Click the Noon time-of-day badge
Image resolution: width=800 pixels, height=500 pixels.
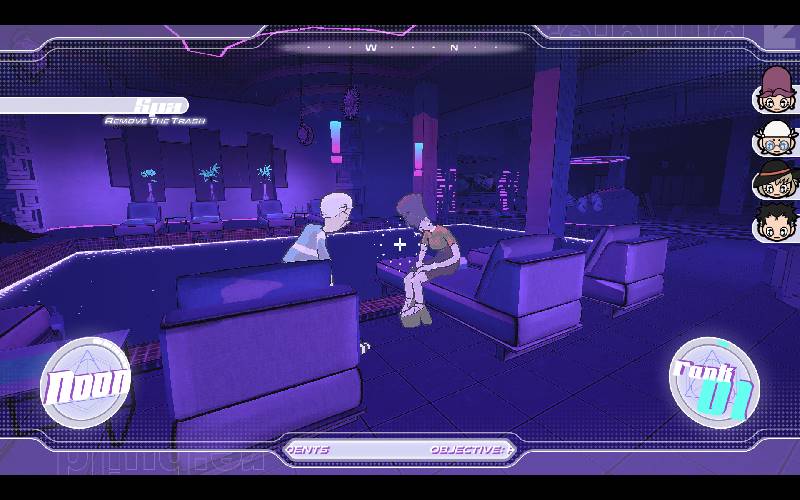86,383
